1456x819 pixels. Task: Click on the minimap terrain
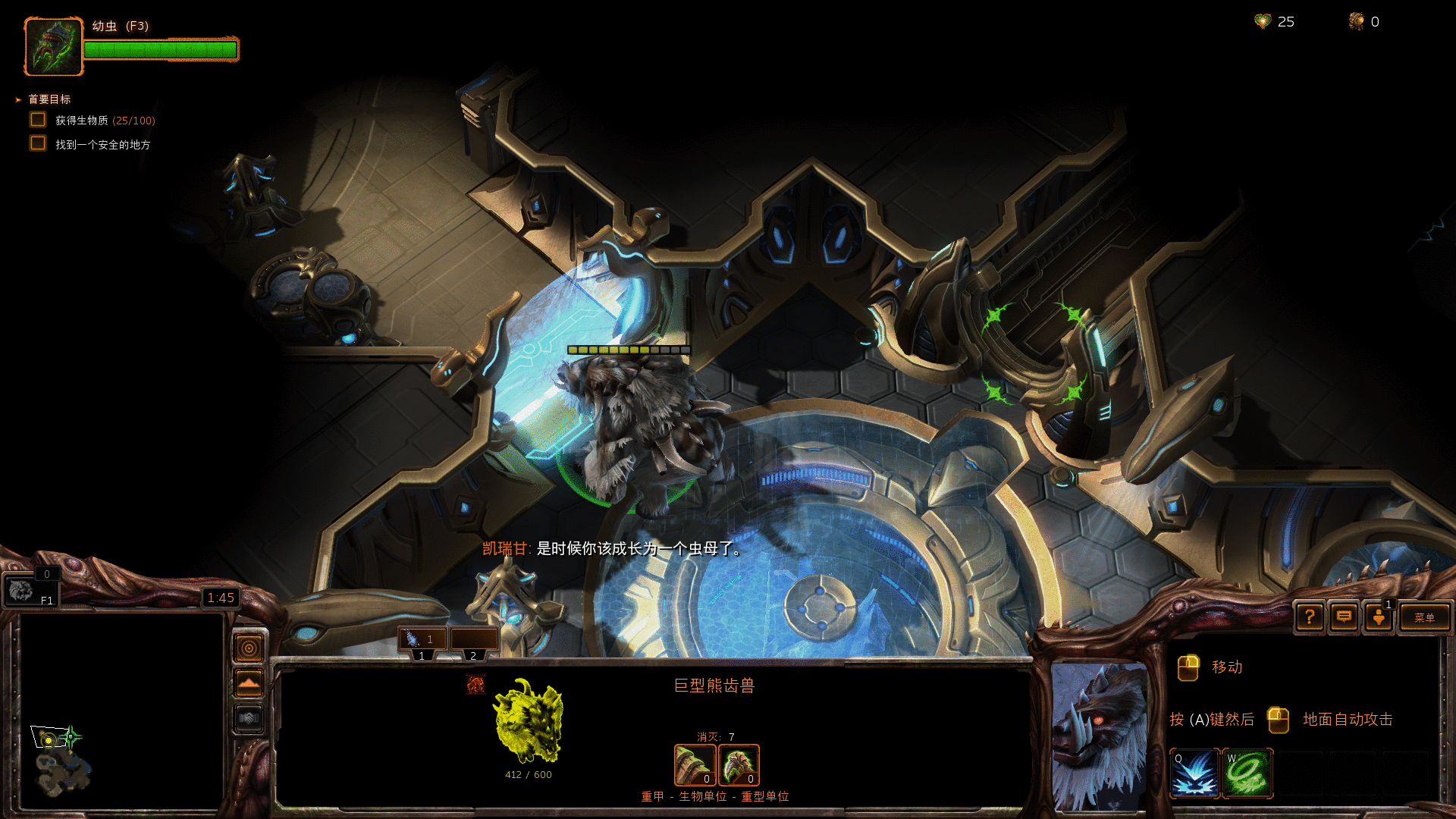64,770
